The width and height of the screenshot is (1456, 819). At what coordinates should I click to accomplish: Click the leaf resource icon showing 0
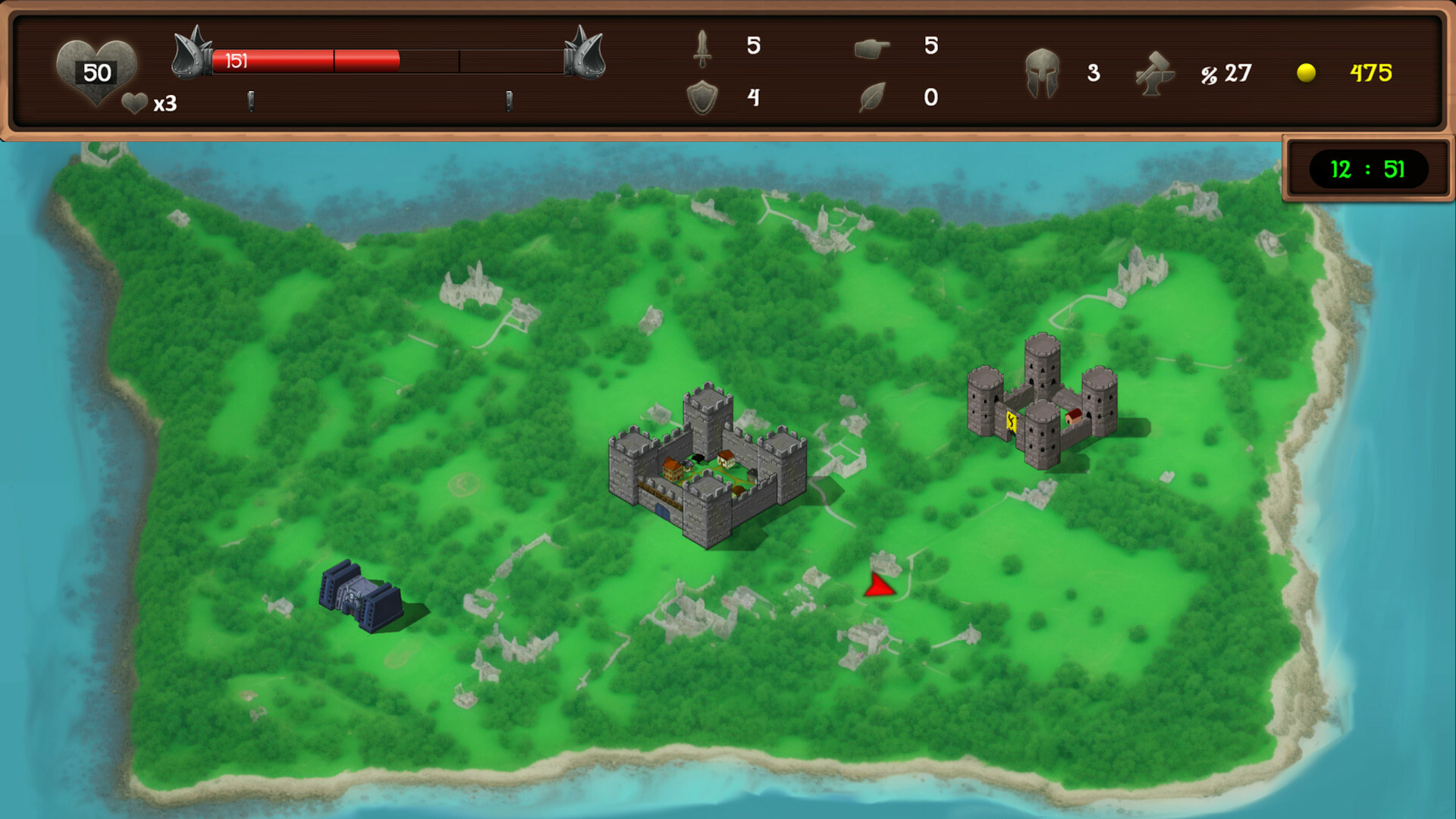click(874, 97)
